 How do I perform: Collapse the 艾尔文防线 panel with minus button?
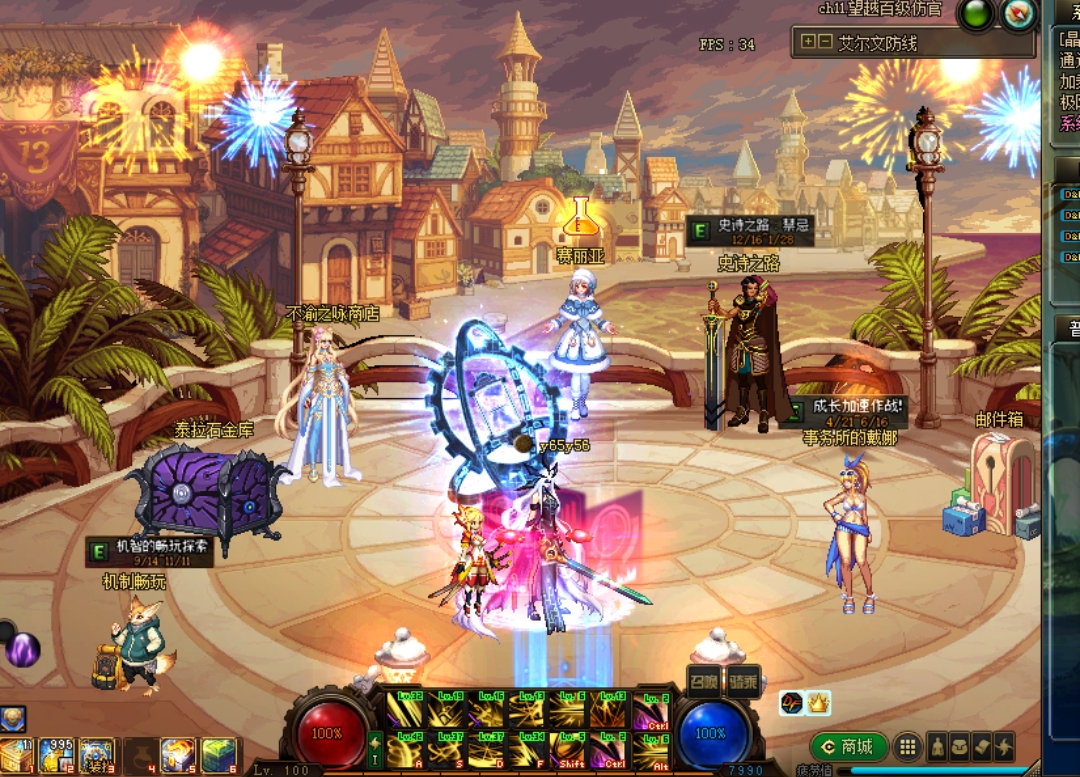pyautogui.click(x=825, y=42)
